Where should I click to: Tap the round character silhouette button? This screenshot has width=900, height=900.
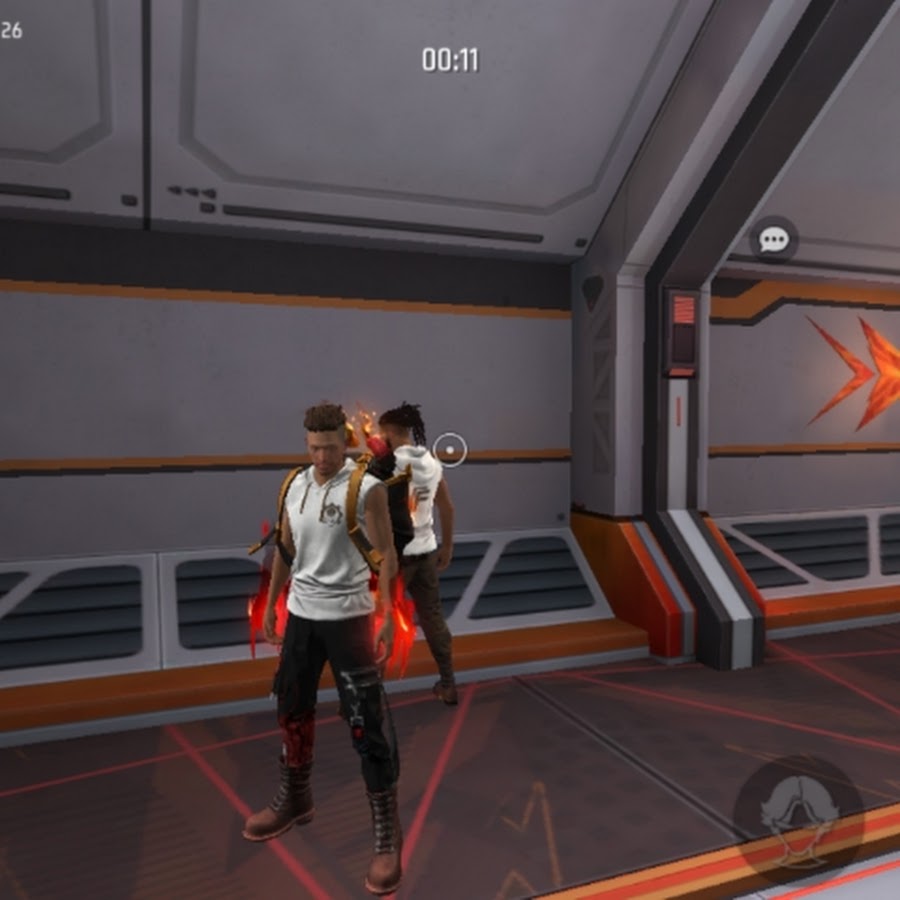[x=797, y=817]
